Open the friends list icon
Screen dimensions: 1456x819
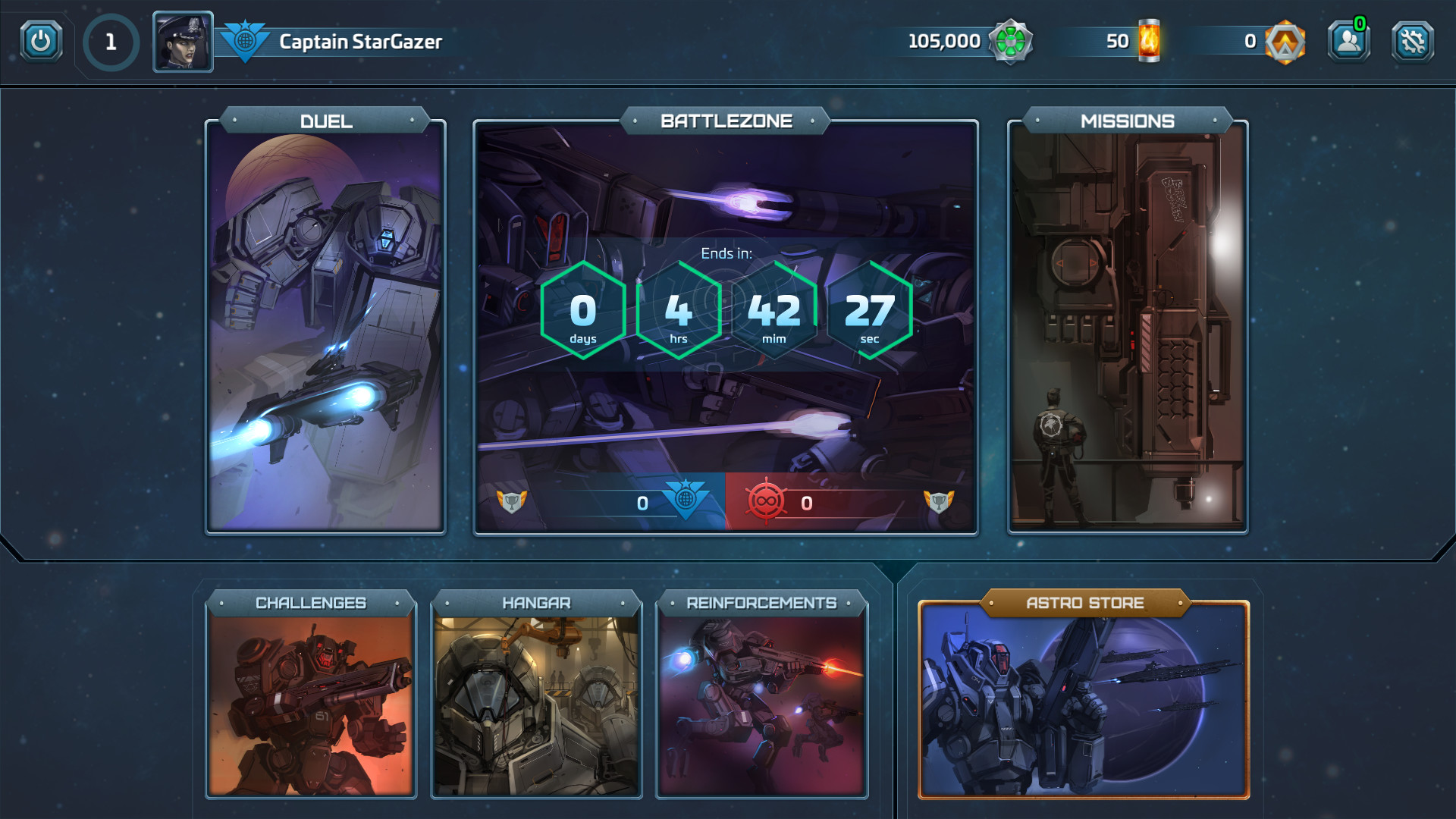pos(1348,41)
